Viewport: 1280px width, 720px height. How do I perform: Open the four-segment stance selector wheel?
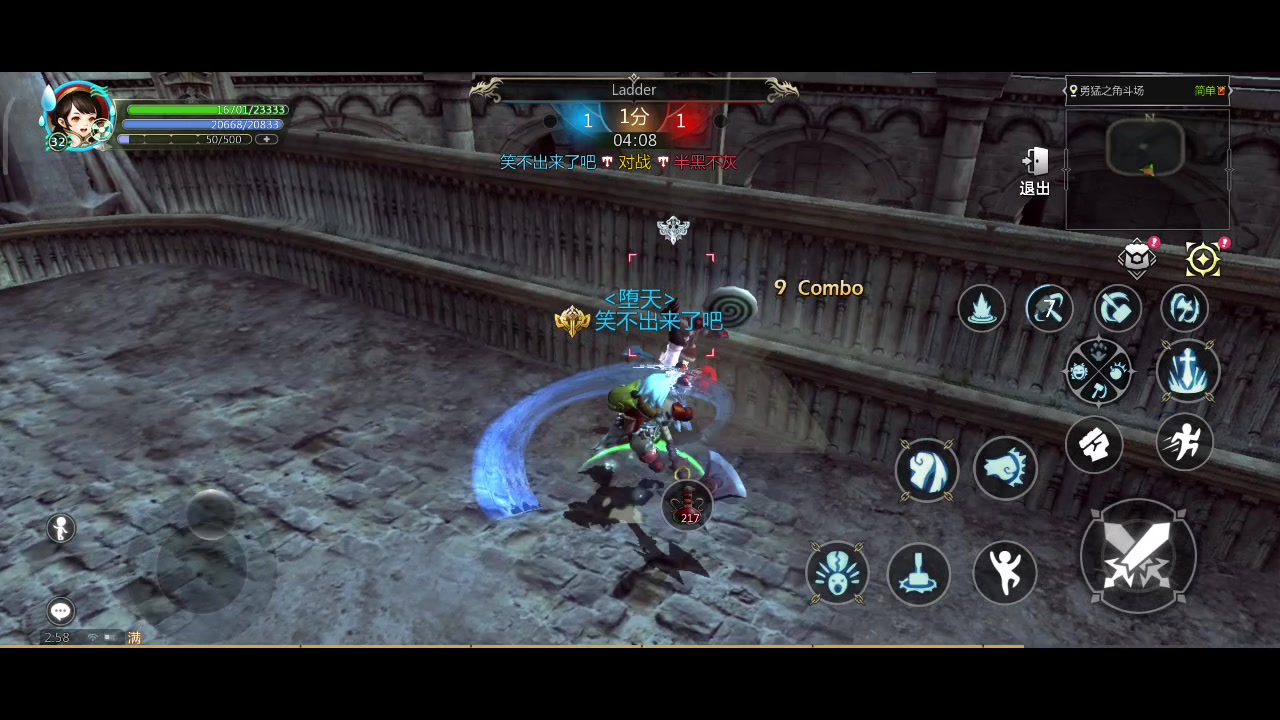pyautogui.click(x=1099, y=372)
